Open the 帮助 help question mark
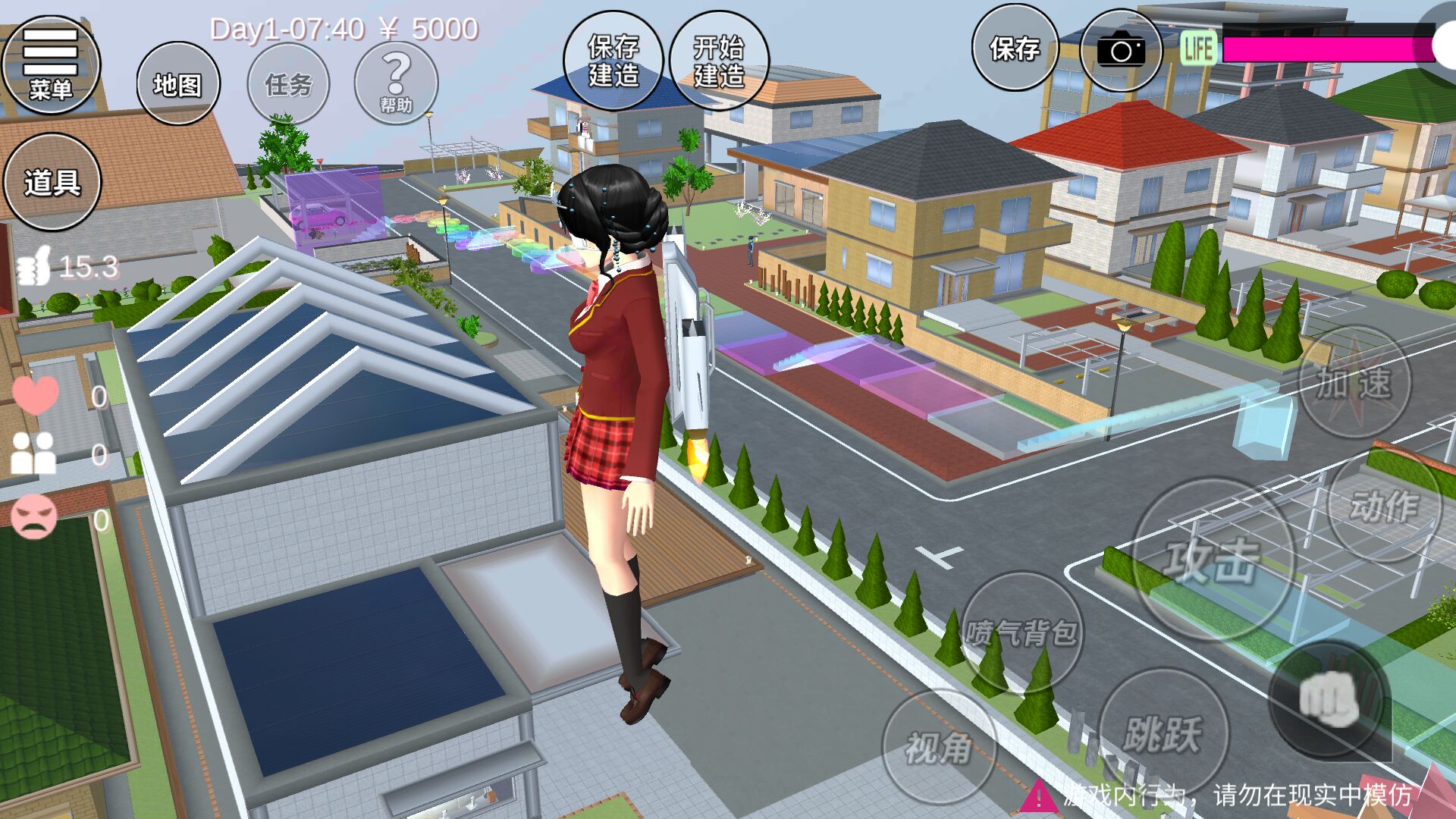The image size is (1456, 819). 396,83
